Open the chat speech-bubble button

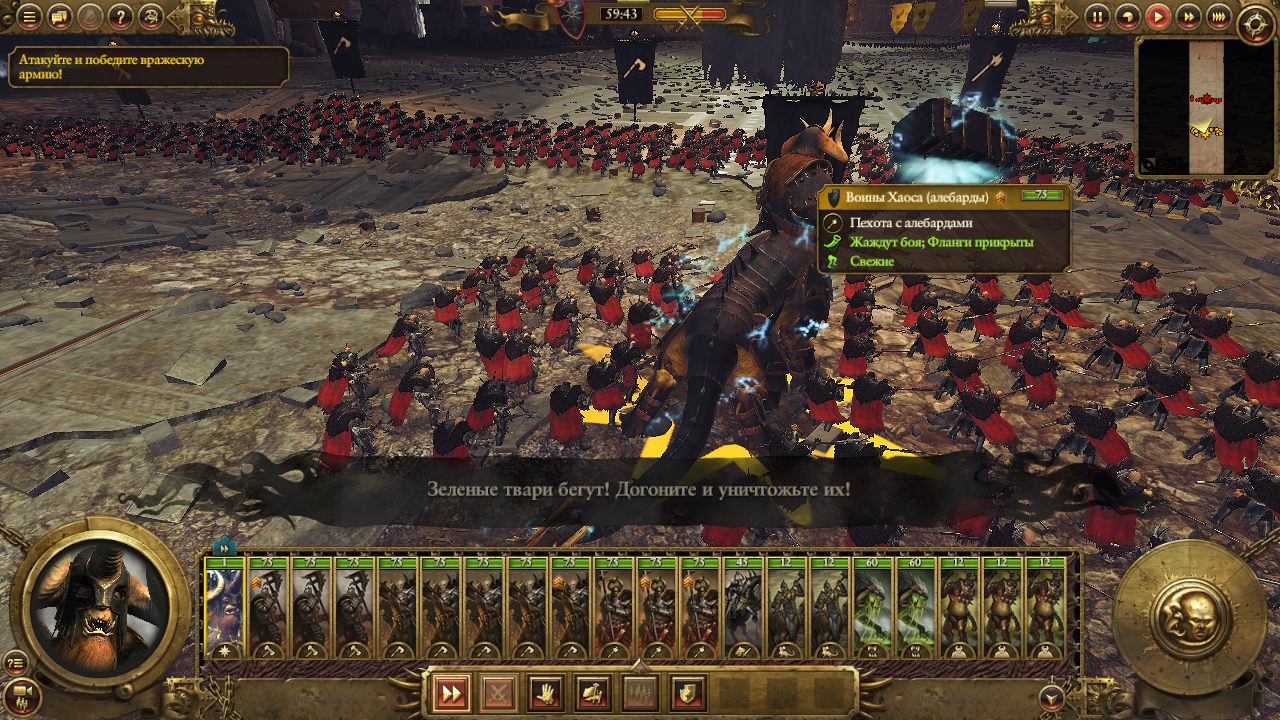click(60, 16)
